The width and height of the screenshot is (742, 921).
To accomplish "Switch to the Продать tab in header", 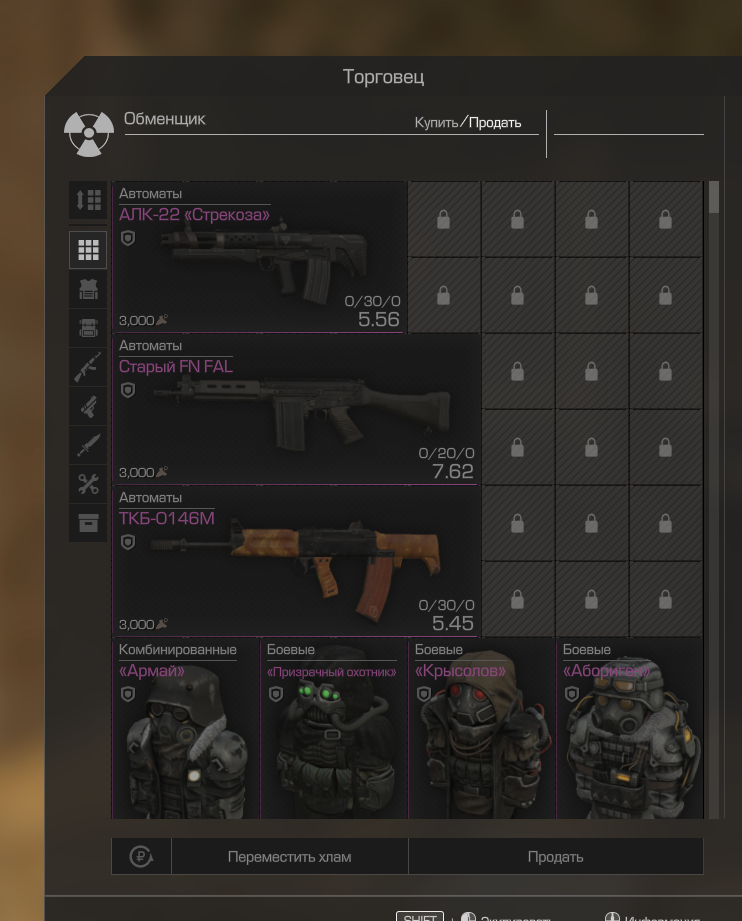I will click(x=495, y=123).
